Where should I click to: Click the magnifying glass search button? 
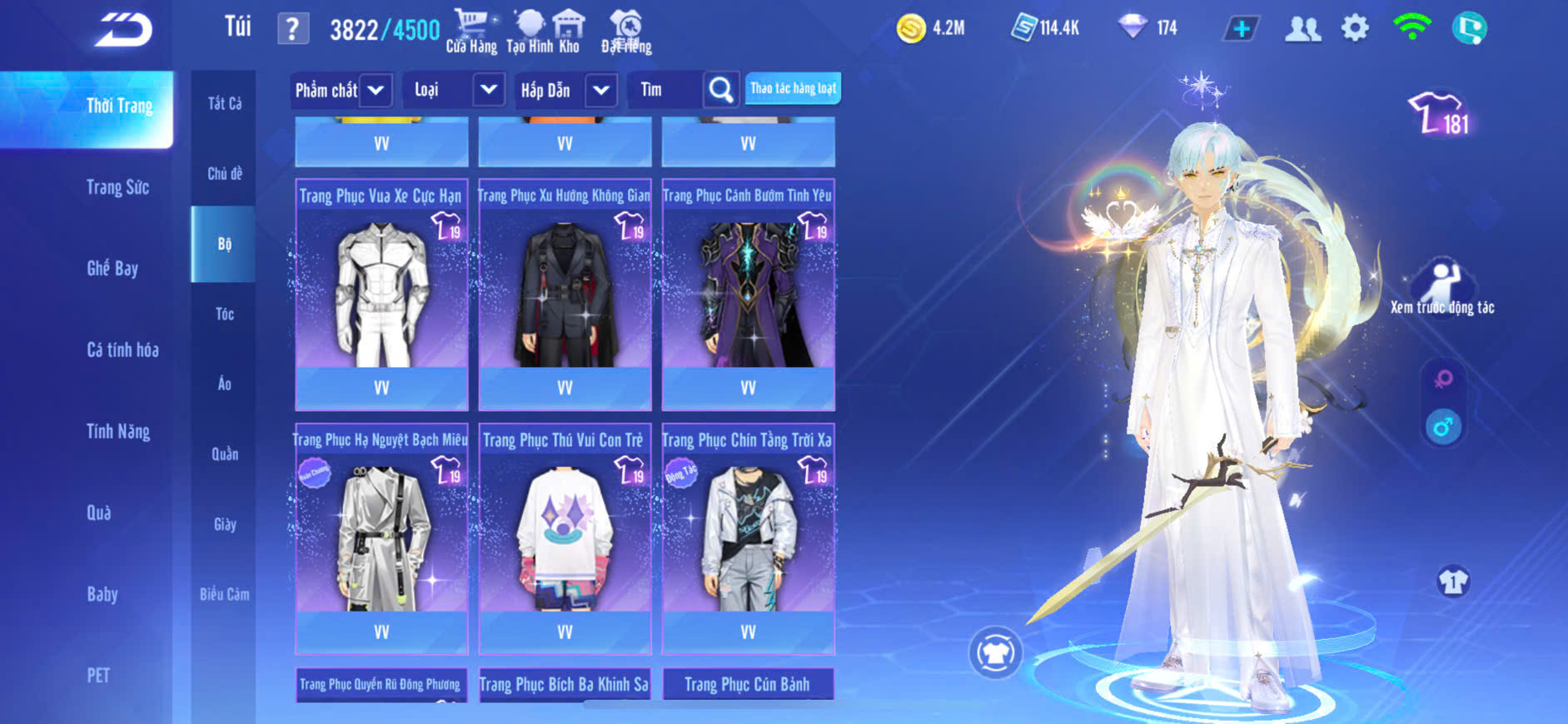point(720,90)
